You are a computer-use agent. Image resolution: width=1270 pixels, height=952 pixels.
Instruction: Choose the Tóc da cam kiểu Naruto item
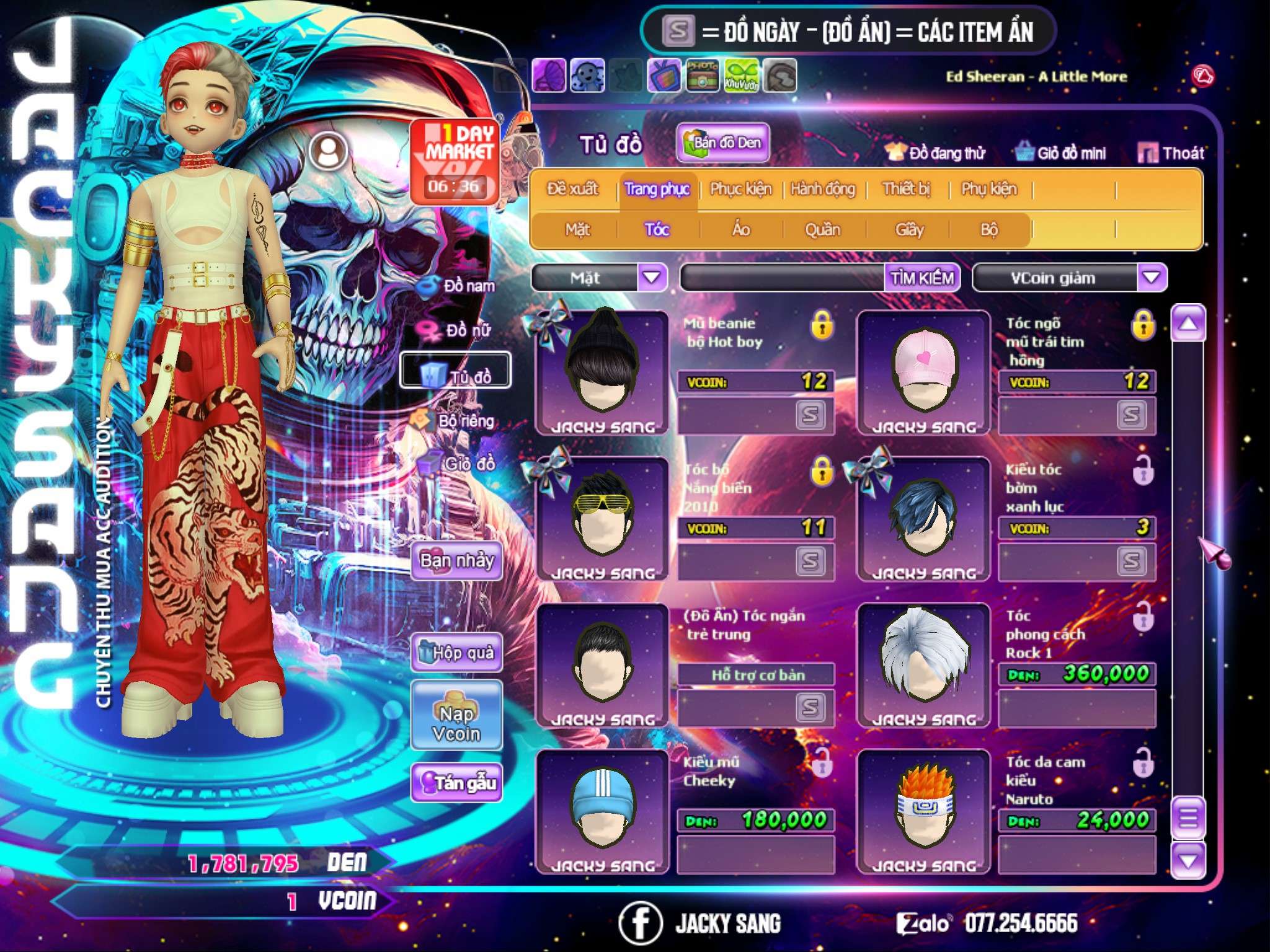click(923, 811)
